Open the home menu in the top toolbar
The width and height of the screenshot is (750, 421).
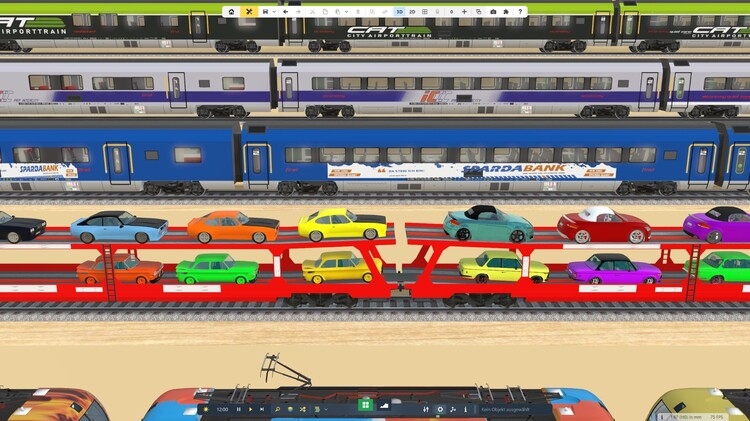(232, 11)
